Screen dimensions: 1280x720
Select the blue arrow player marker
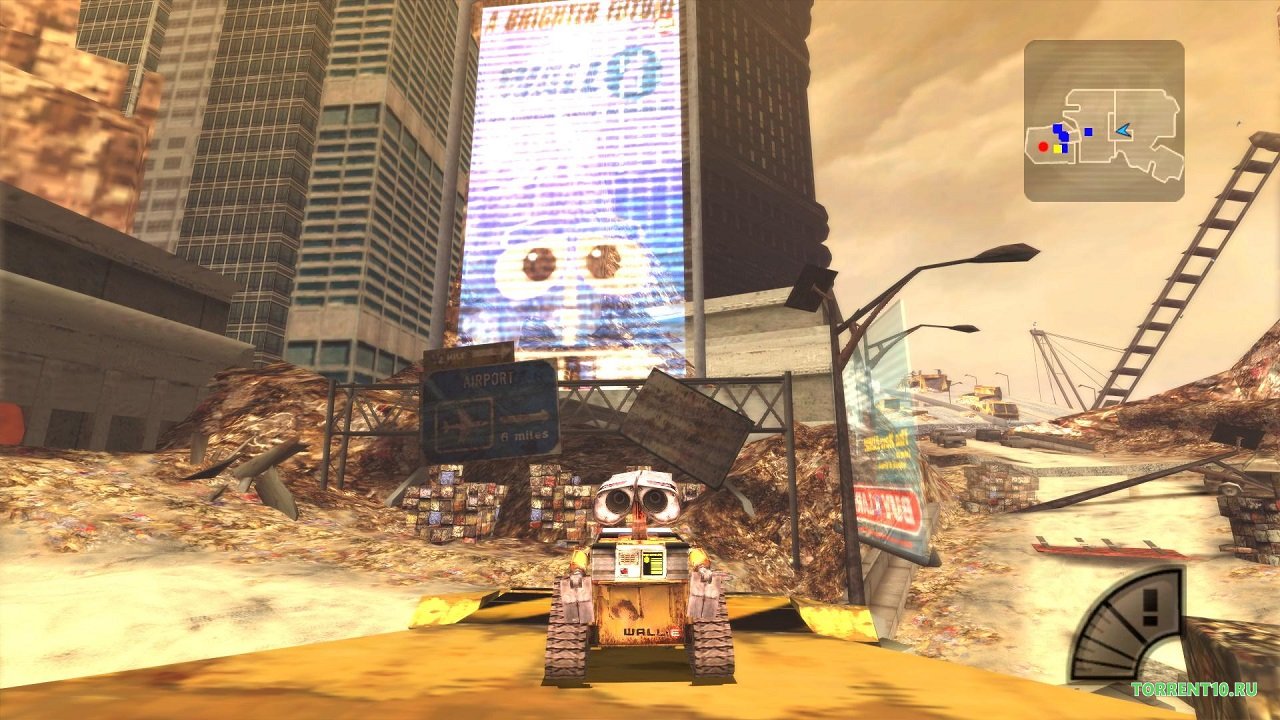(x=1123, y=130)
